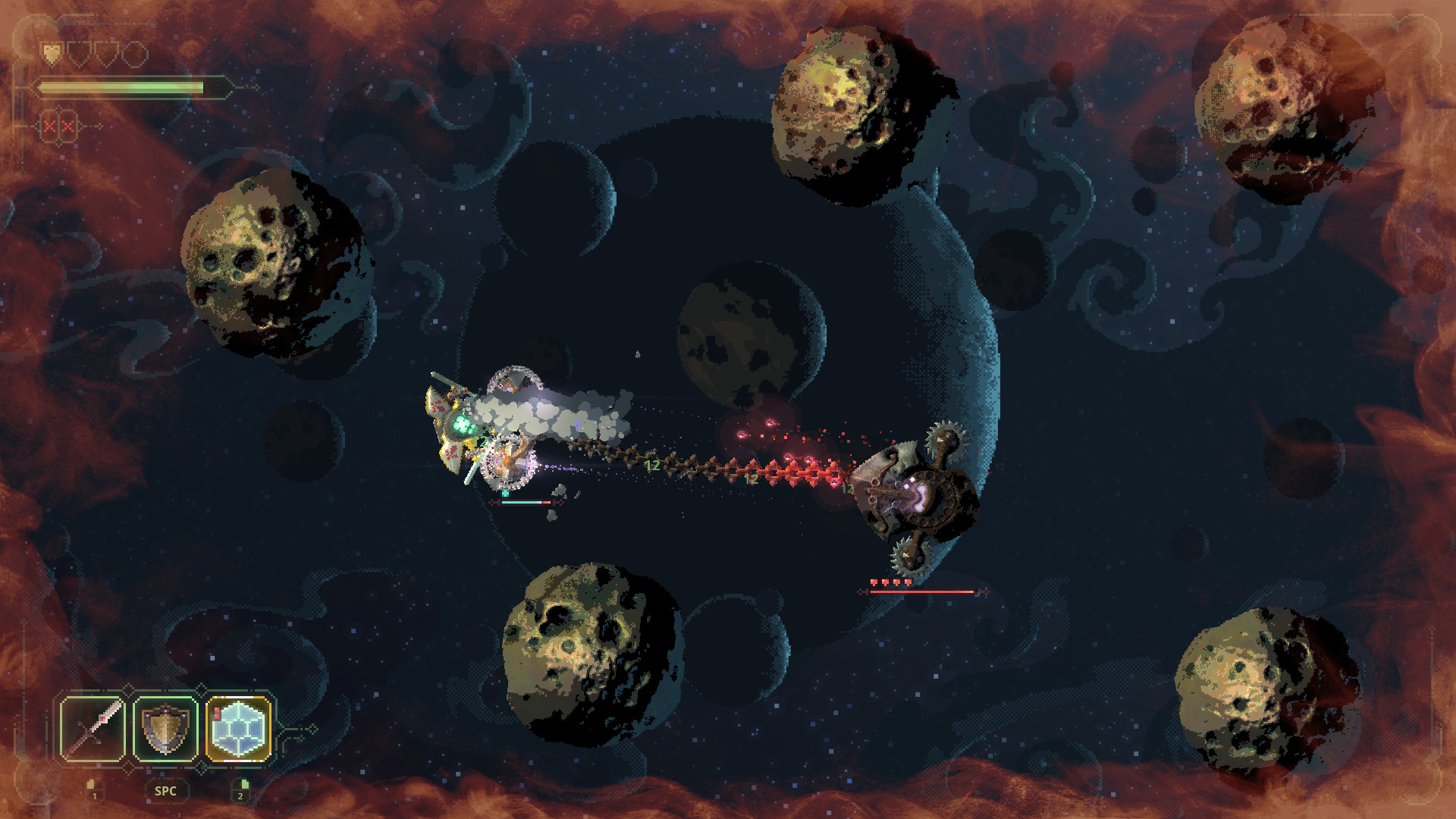Activate the glowing hexagonal gem ability

[x=238, y=729]
